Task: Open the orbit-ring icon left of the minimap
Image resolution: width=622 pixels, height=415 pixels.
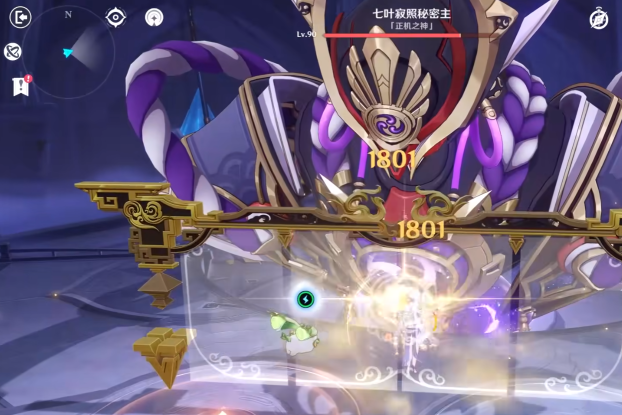Action: click(14, 51)
